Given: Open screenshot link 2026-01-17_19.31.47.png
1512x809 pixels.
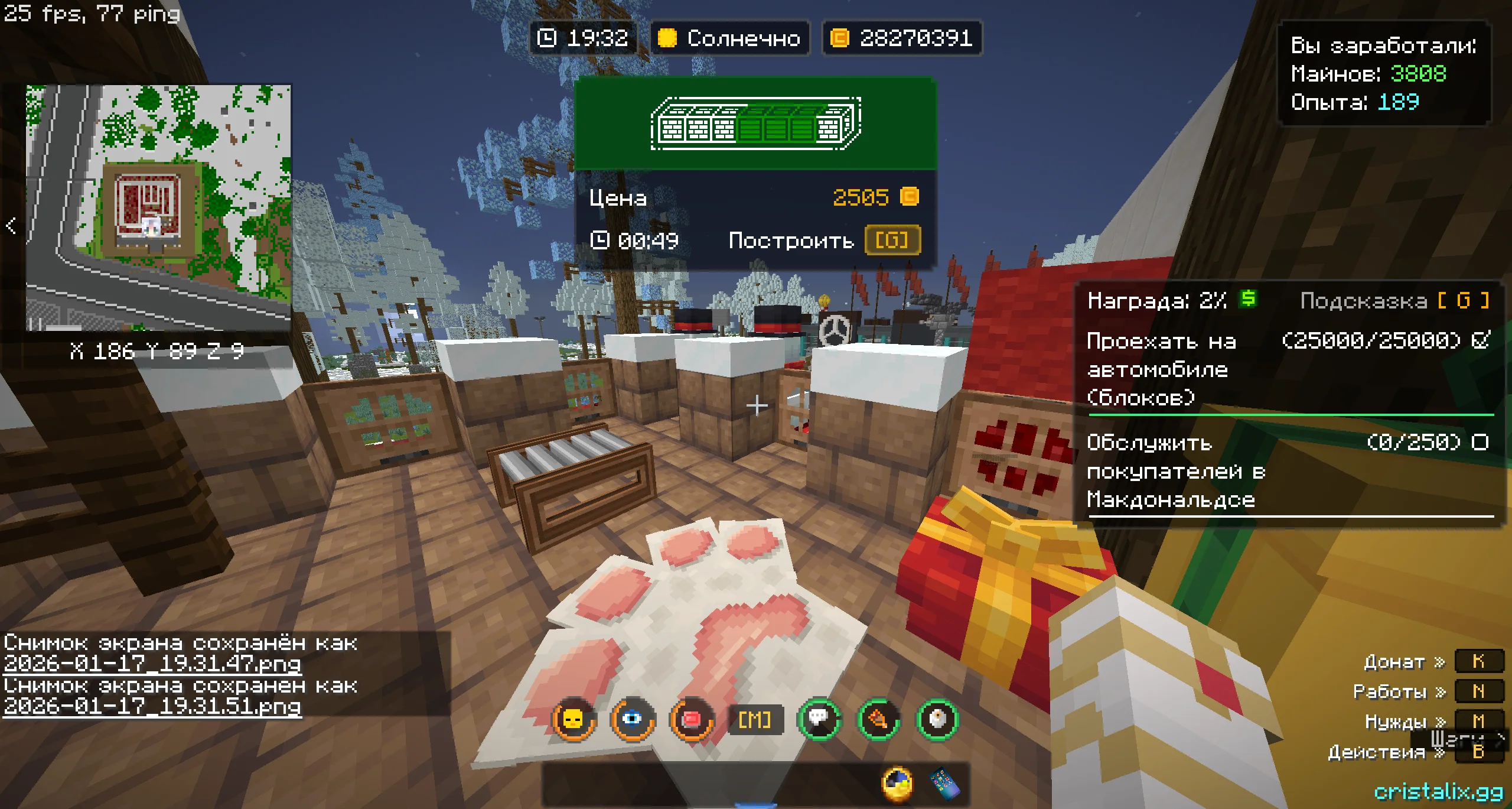Looking at the screenshot, I should tap(152, 664).
